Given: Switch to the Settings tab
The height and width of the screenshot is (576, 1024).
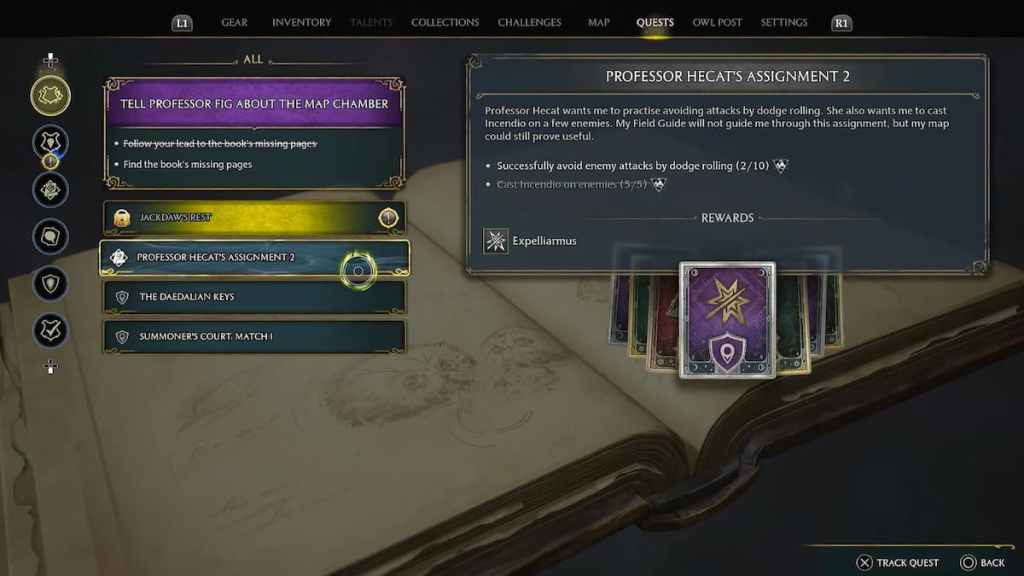Looking at the screenshot, I should (x=784, y=22).
